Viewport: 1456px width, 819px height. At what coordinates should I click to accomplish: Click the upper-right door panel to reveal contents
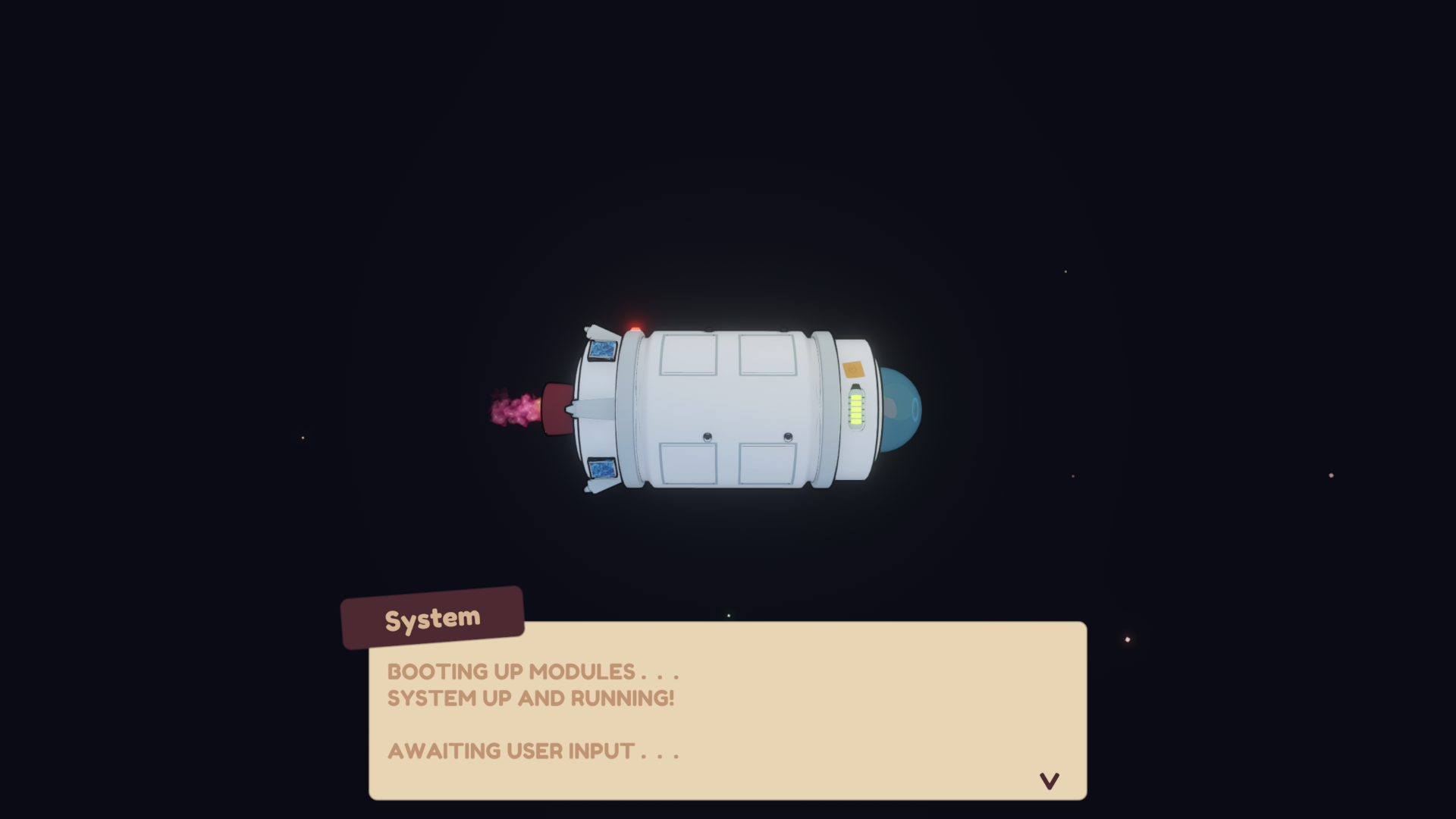(767, 354)
